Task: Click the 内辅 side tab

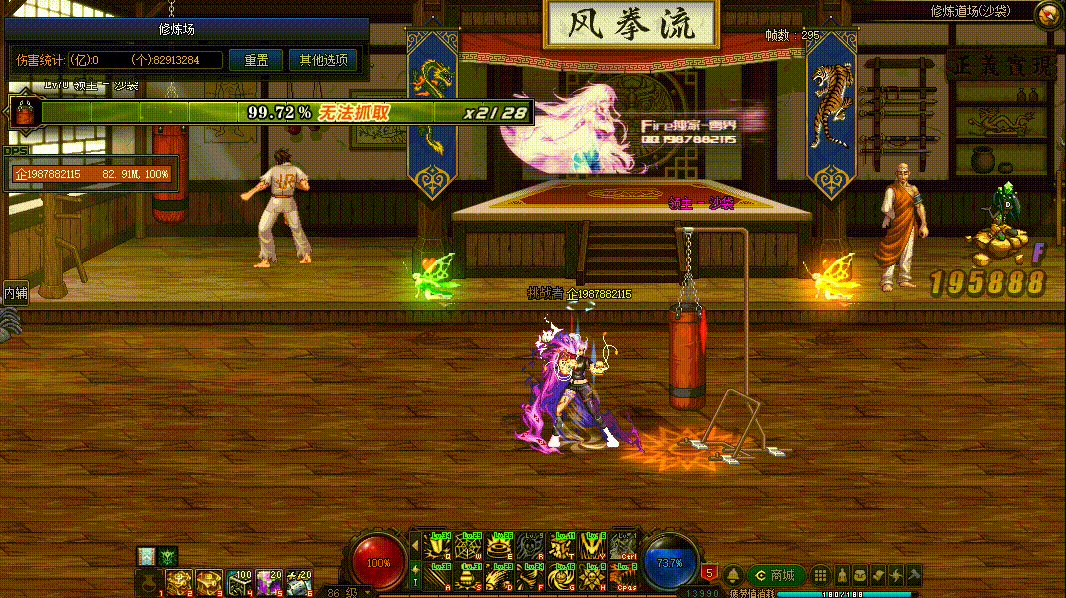Action: tap(15, 293)
